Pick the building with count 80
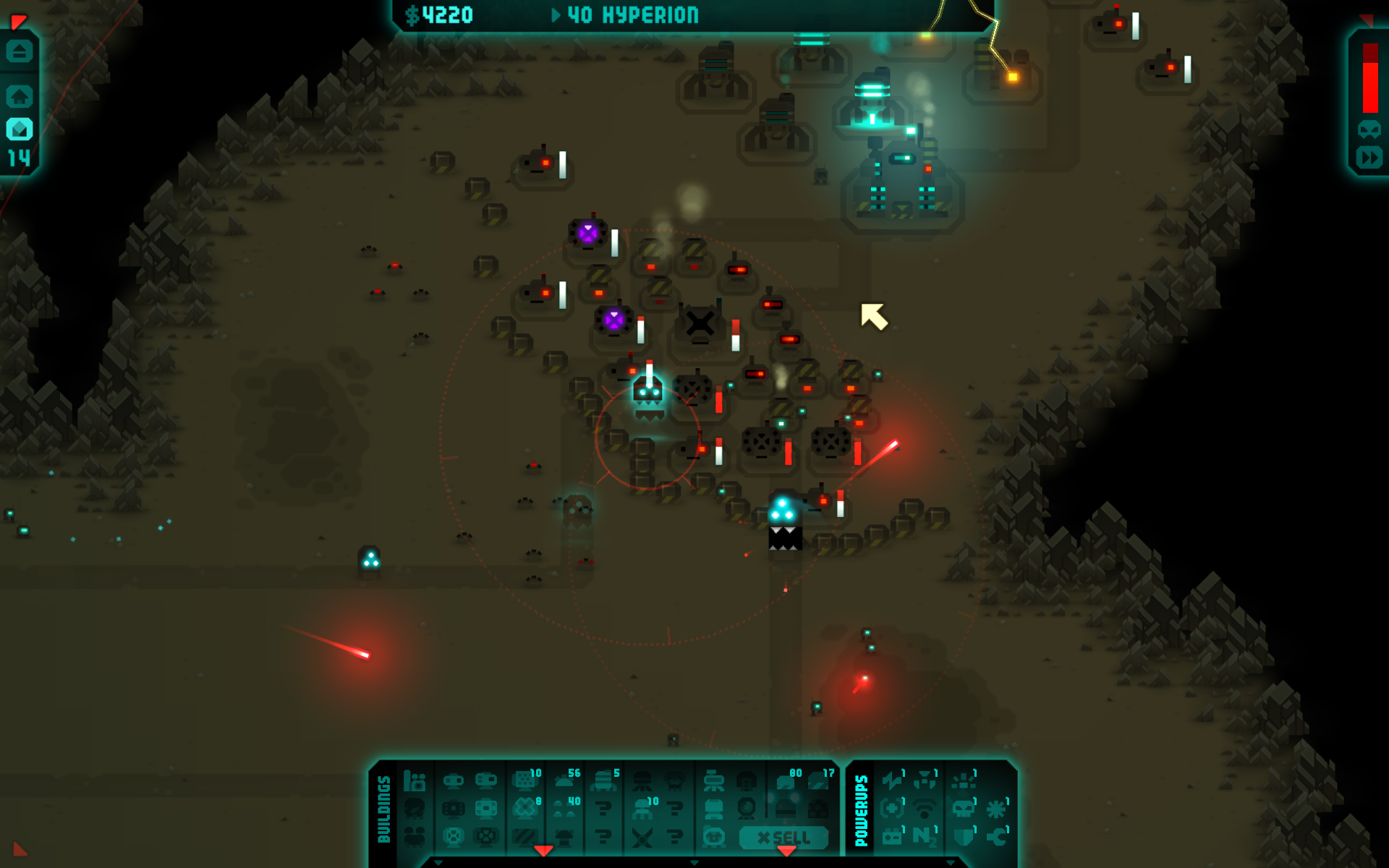 786,780
